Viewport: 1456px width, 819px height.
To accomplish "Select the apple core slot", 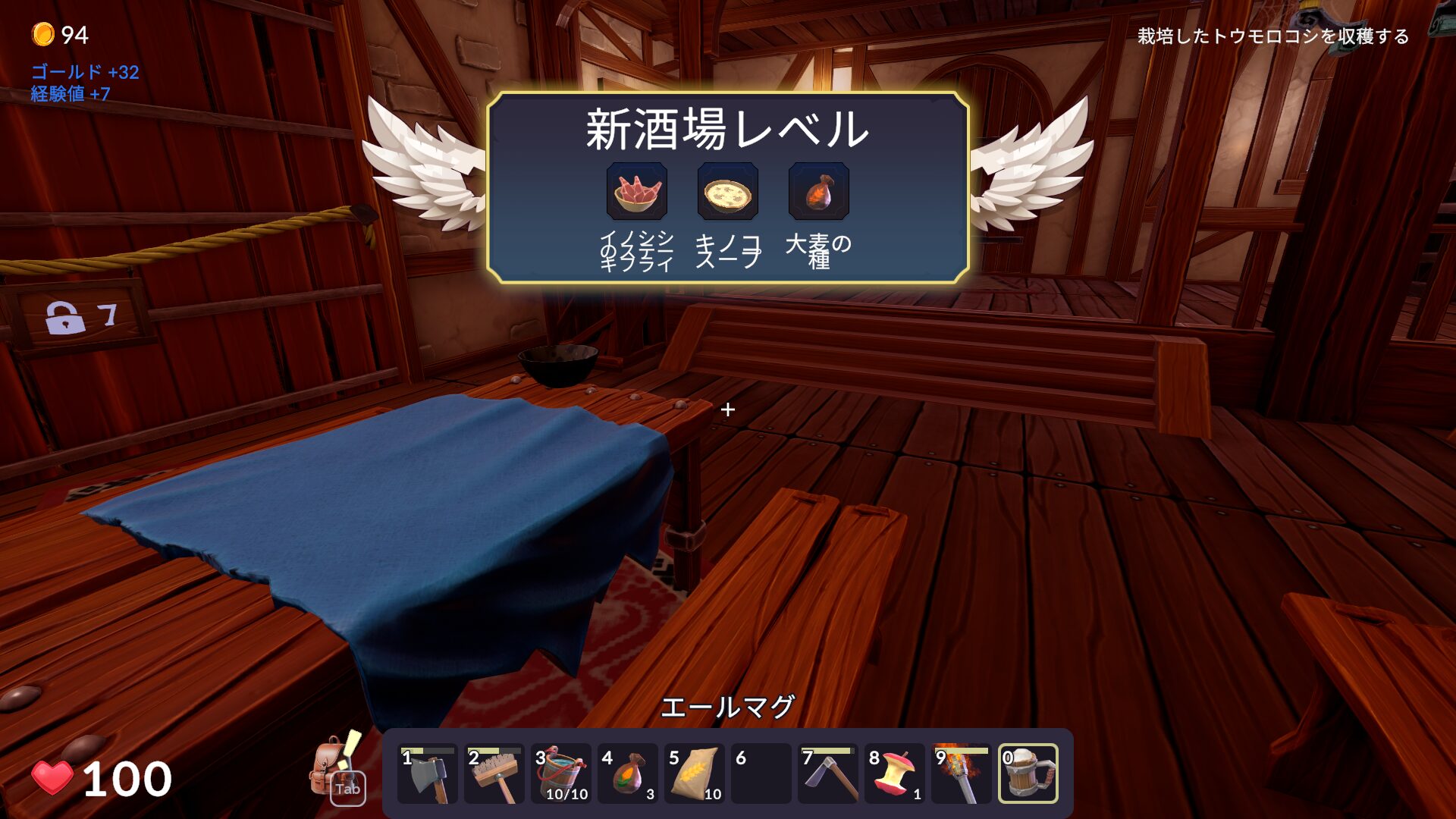I will 895,773.
